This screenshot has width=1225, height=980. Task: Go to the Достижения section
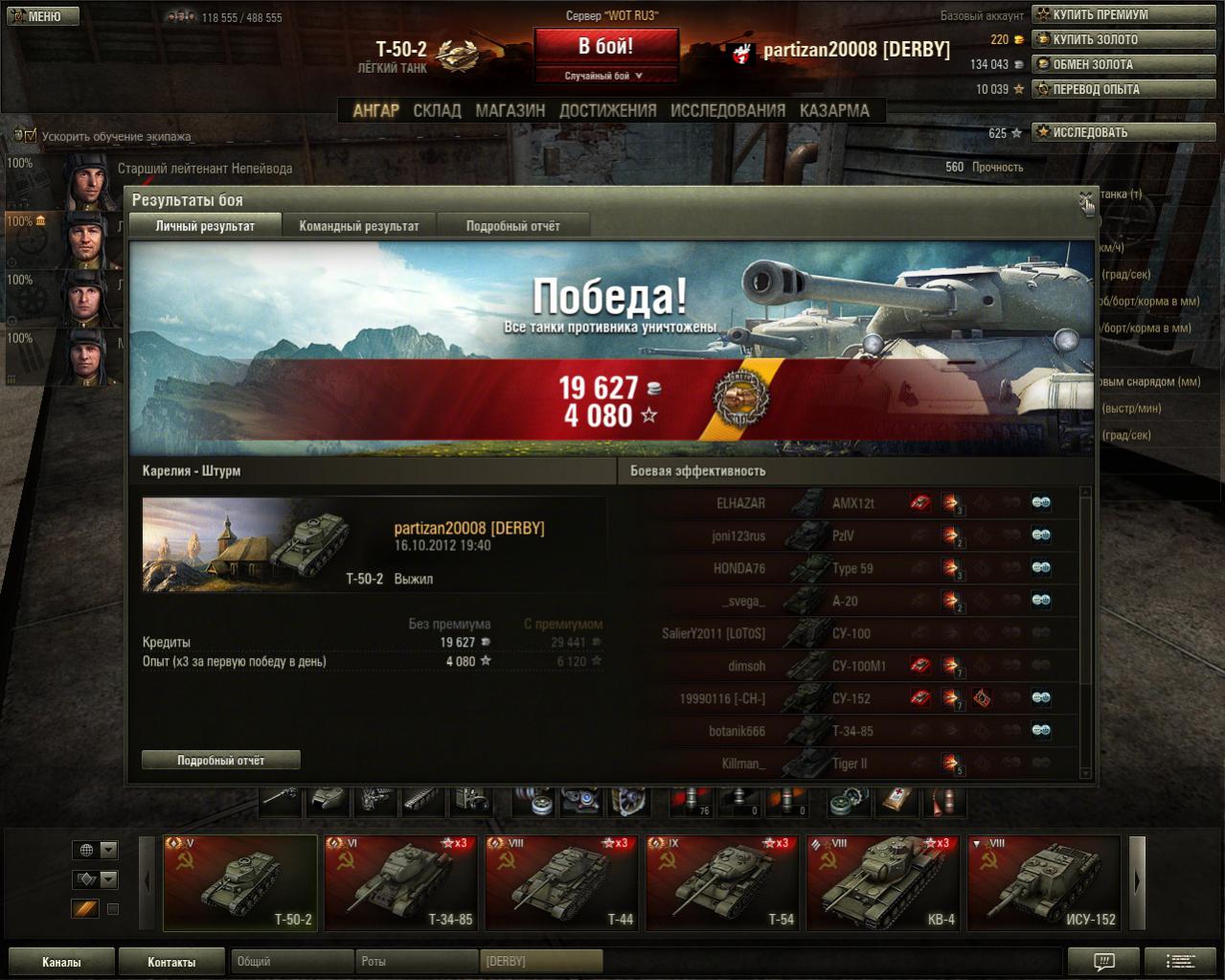(607, 110)
